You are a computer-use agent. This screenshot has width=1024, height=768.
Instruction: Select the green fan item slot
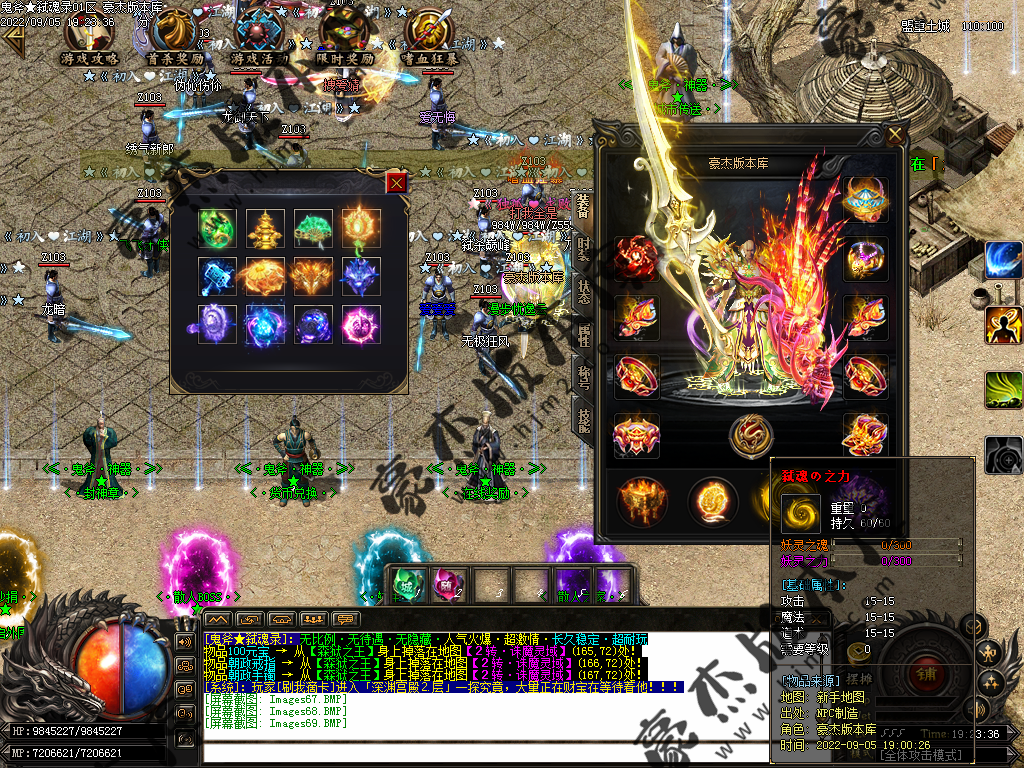[313, 227]
